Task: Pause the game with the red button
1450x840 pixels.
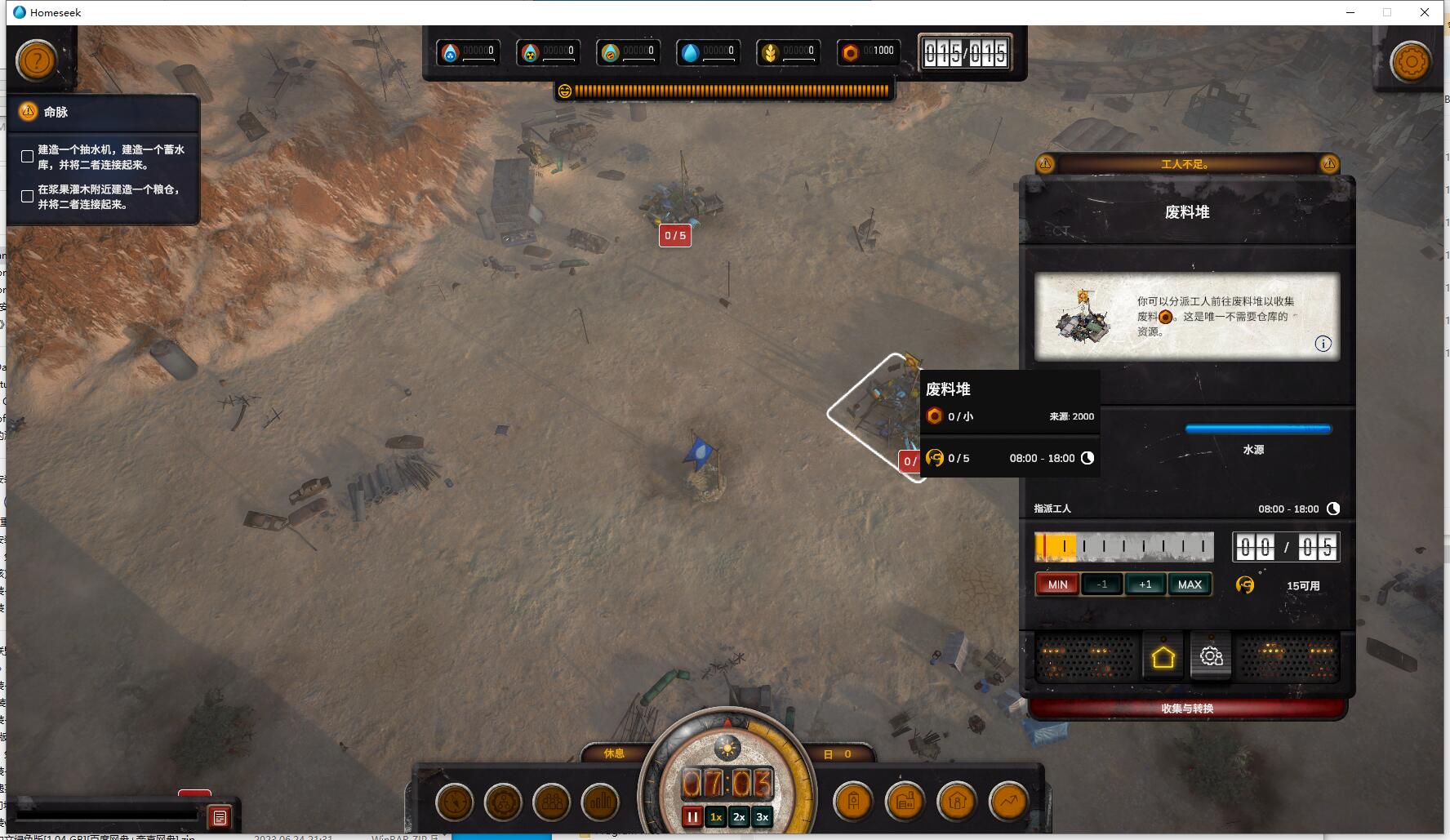Action: (x=692, y=817)
